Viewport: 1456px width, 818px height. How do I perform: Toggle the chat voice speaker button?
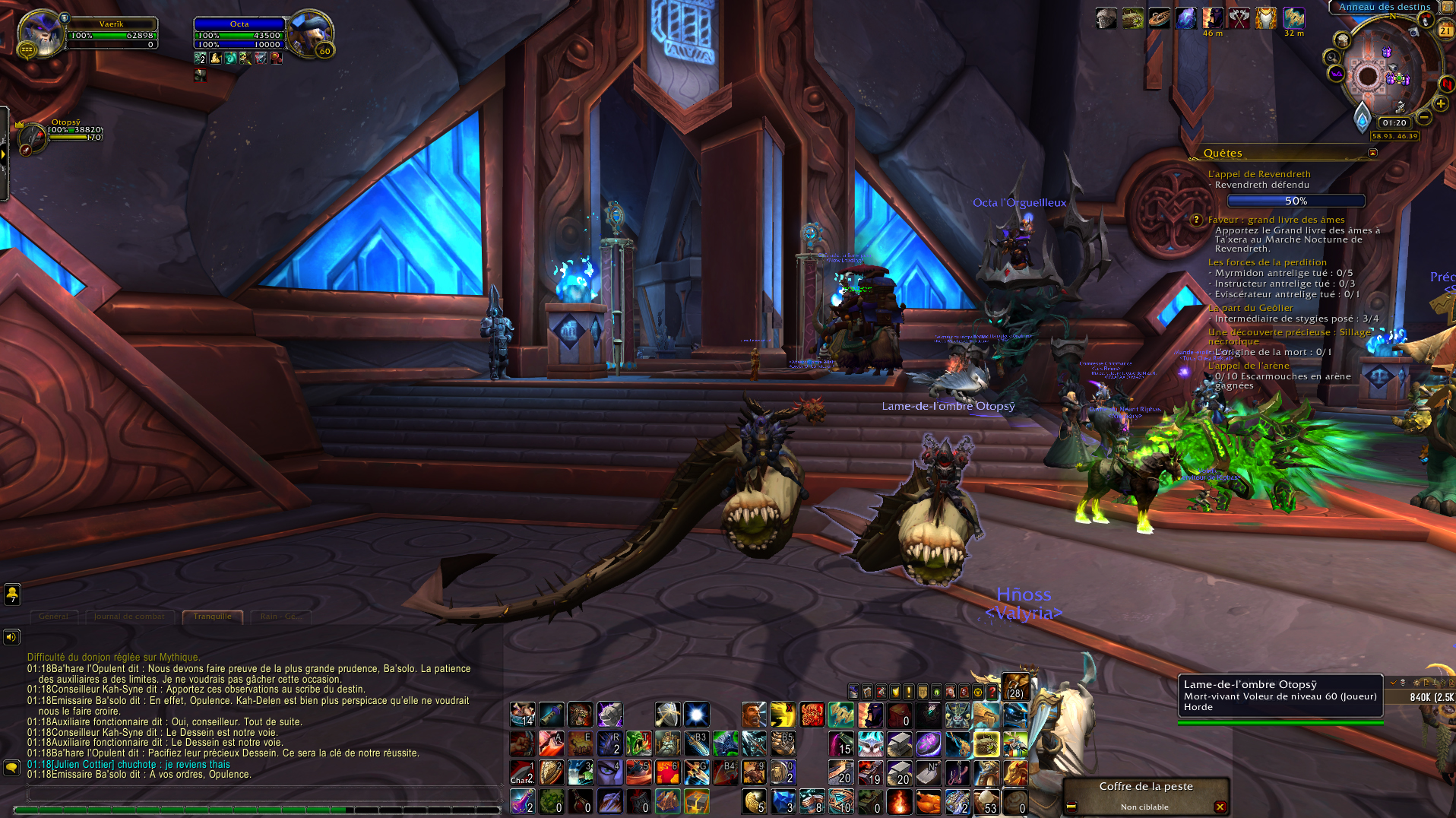(x=11, y=637)
